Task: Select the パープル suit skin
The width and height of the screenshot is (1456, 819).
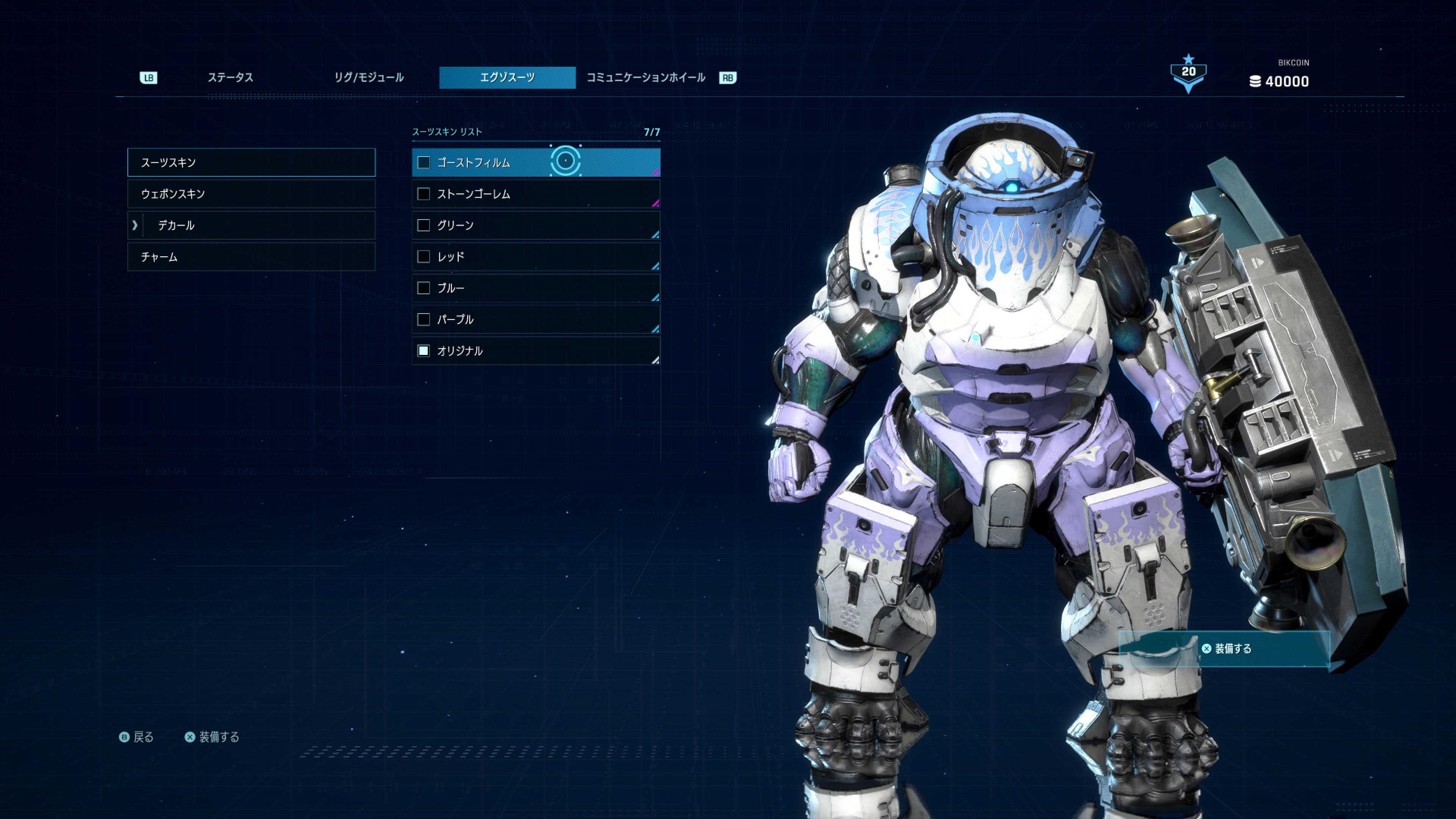Action: tap(535, 319)
